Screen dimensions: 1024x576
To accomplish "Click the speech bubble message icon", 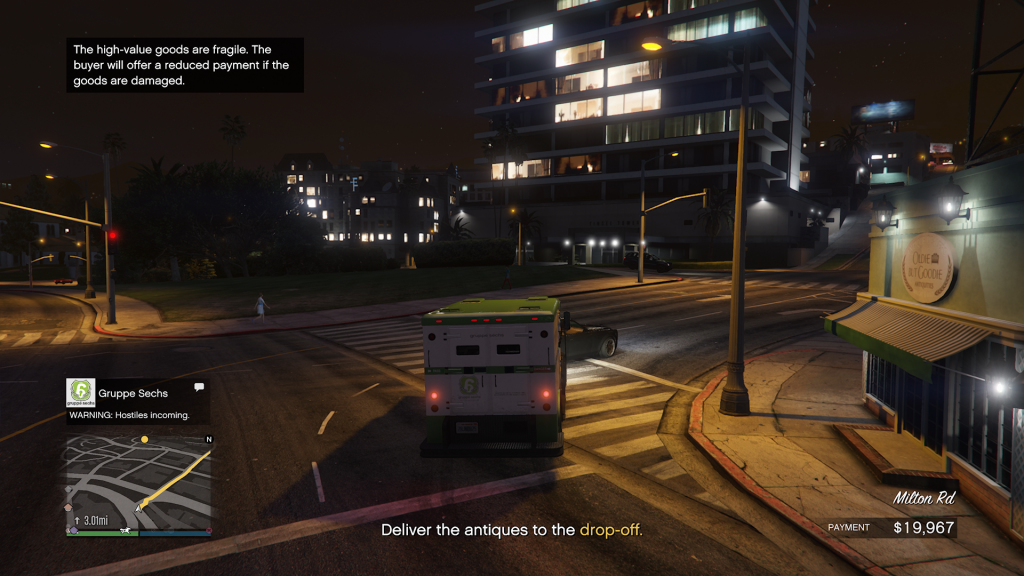I will (199, 387).
